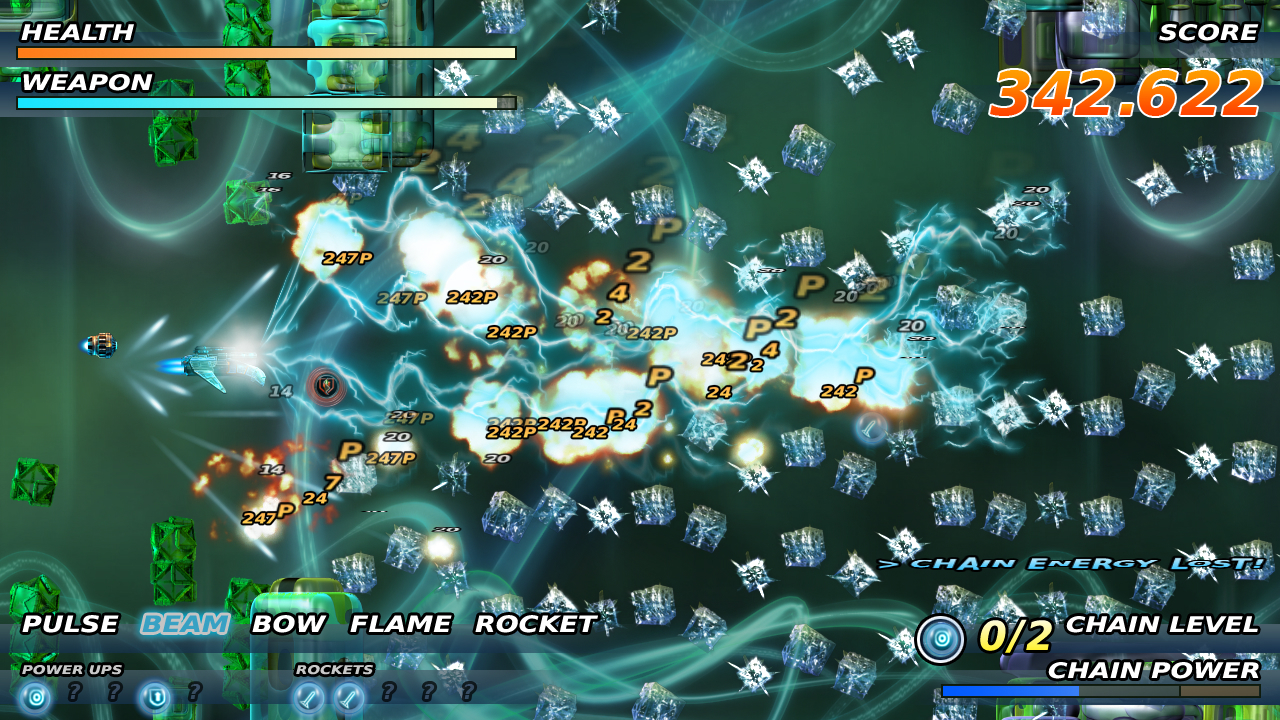Switch to the BOW weapon
This screenshot has width=1280, height=720.
coord(288,624)
